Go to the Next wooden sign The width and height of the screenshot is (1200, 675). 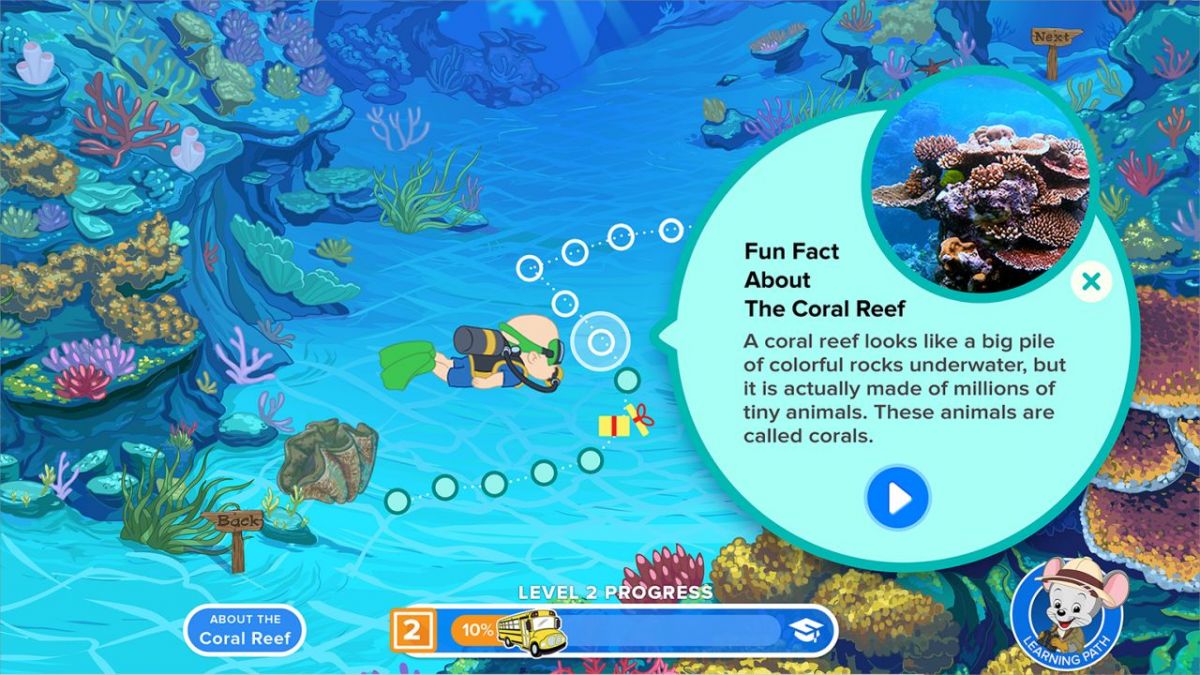(1052, 39)
